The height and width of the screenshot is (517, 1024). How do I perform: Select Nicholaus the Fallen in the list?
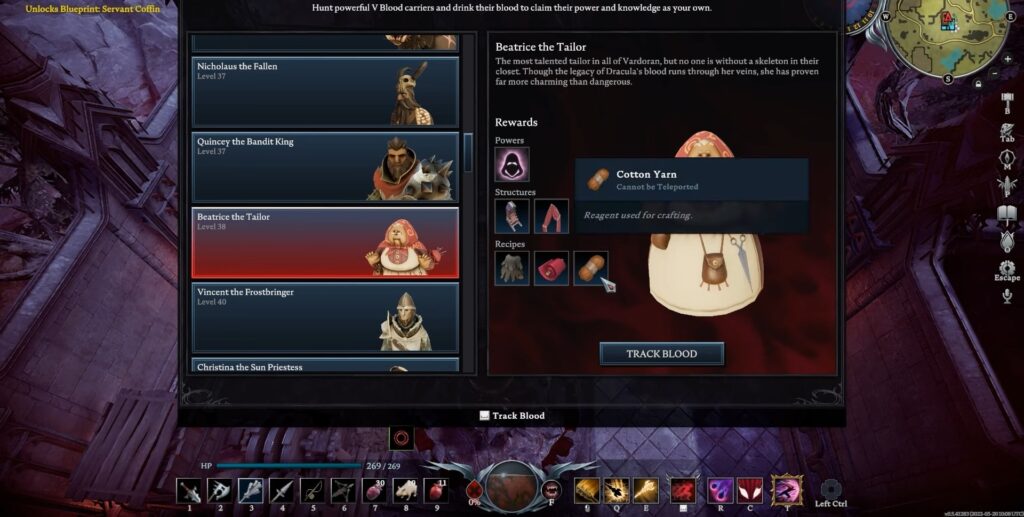(325, 91)
